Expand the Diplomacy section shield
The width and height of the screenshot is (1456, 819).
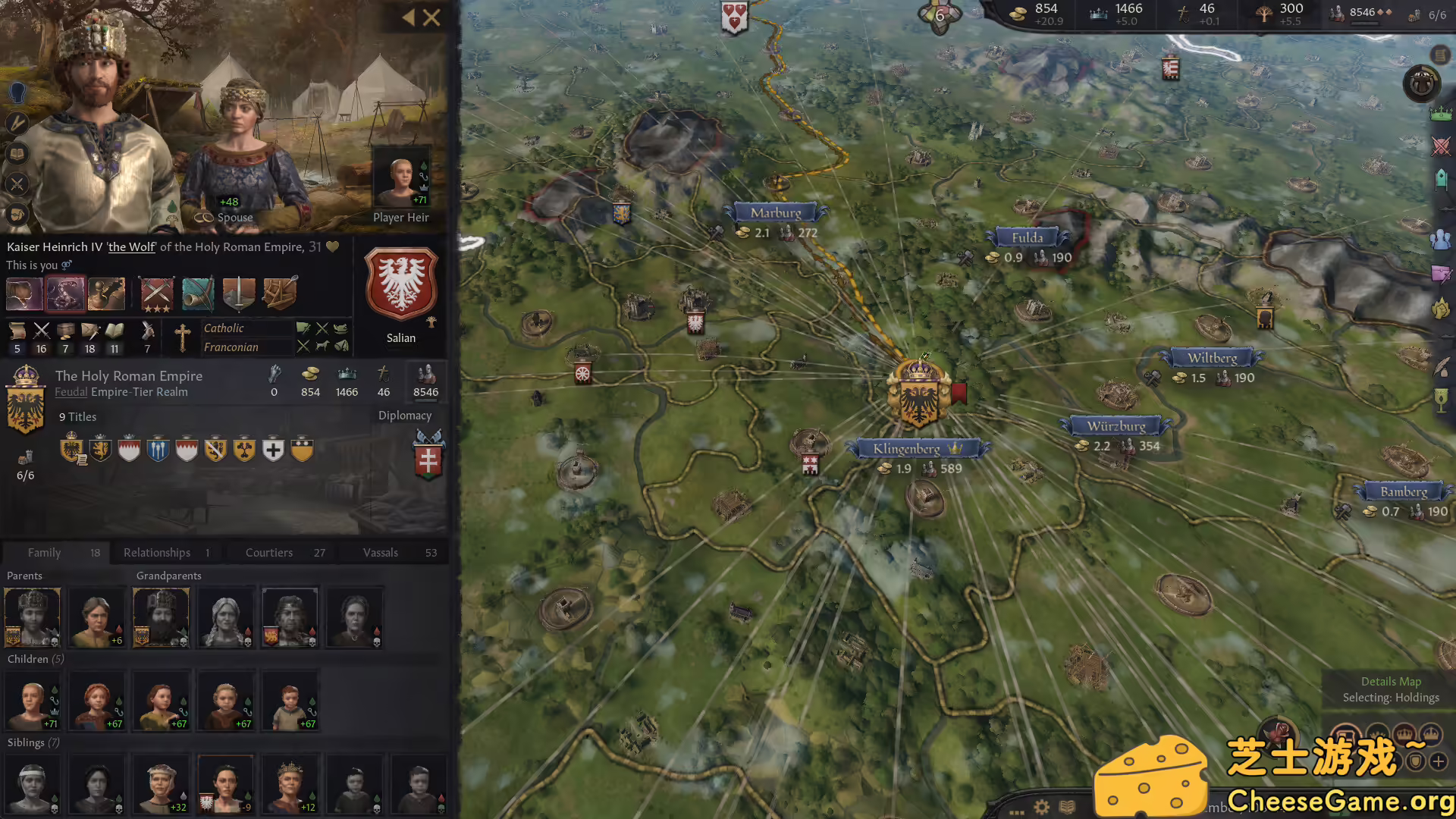428,457
